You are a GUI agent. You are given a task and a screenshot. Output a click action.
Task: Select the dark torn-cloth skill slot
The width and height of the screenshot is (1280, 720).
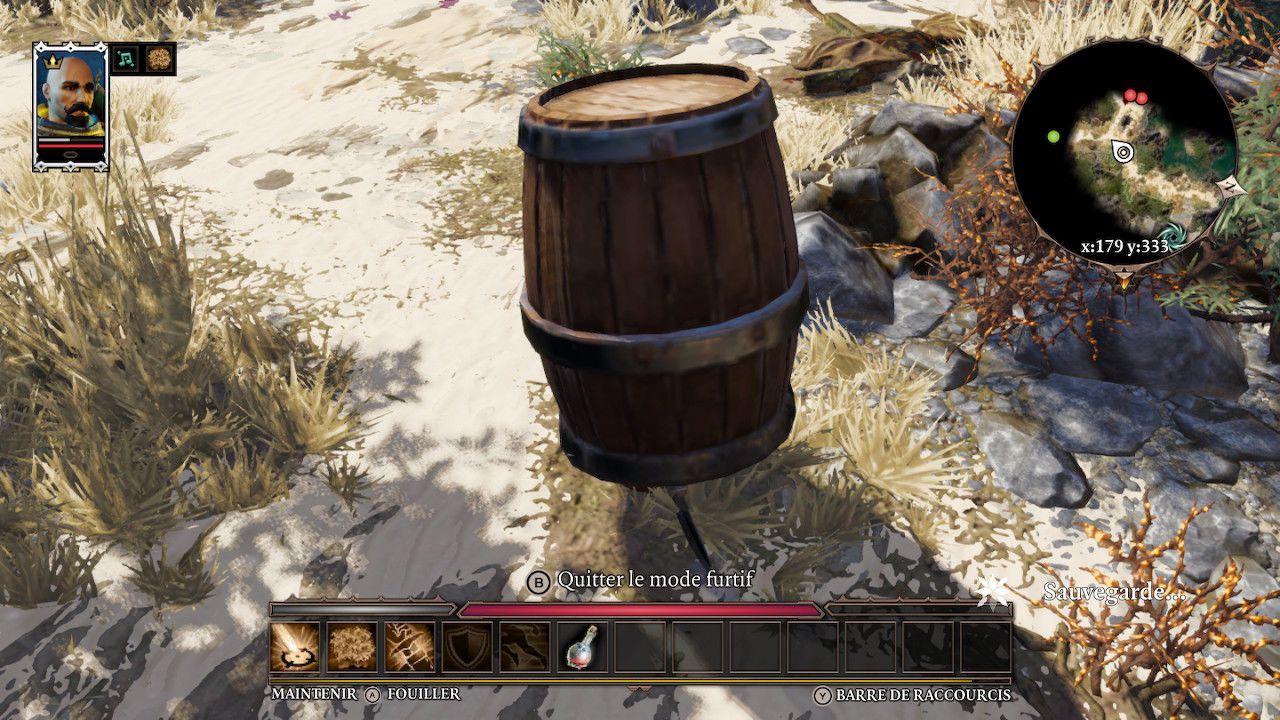click(x=525, y=647)
